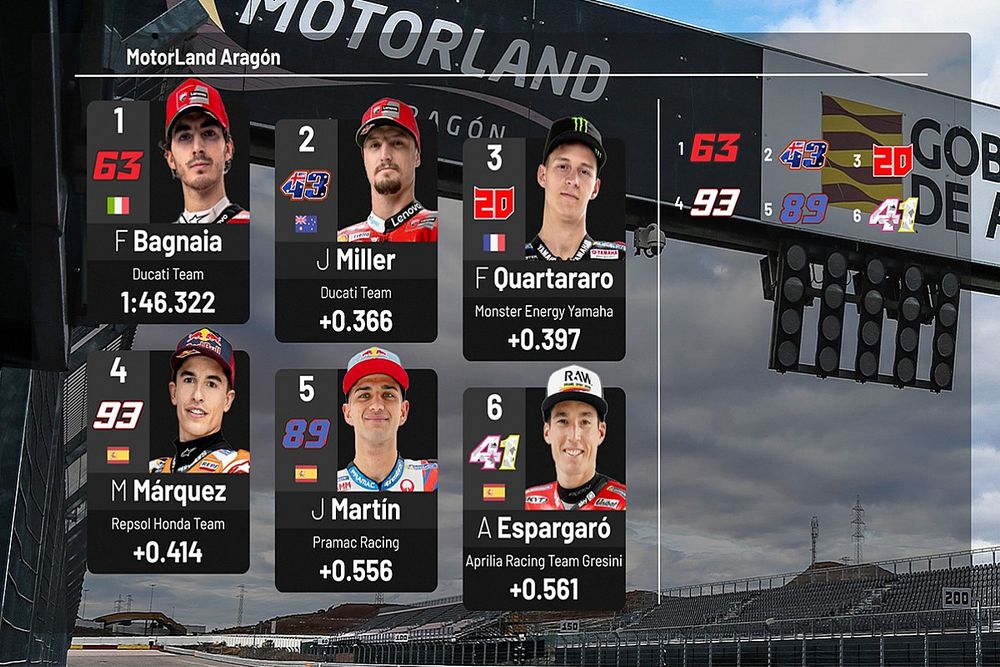Image resolution: width=1000 pixels, height=667 pixels.
Task: Select the number 63 grid icon on the right
Action: tap(714, 149)
